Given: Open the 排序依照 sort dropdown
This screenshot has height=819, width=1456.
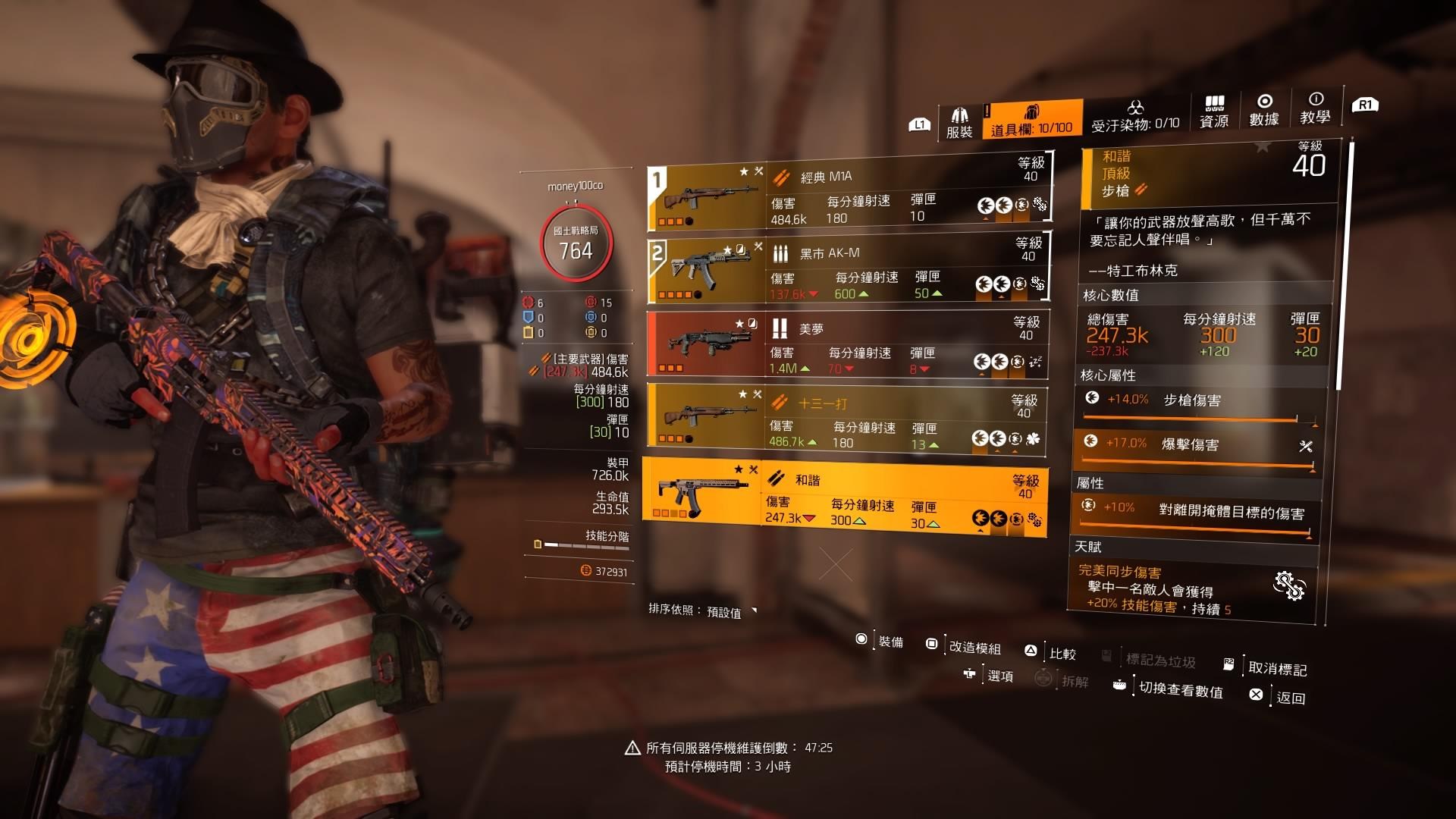Looking at the screenshot, I should click(703, 611).
